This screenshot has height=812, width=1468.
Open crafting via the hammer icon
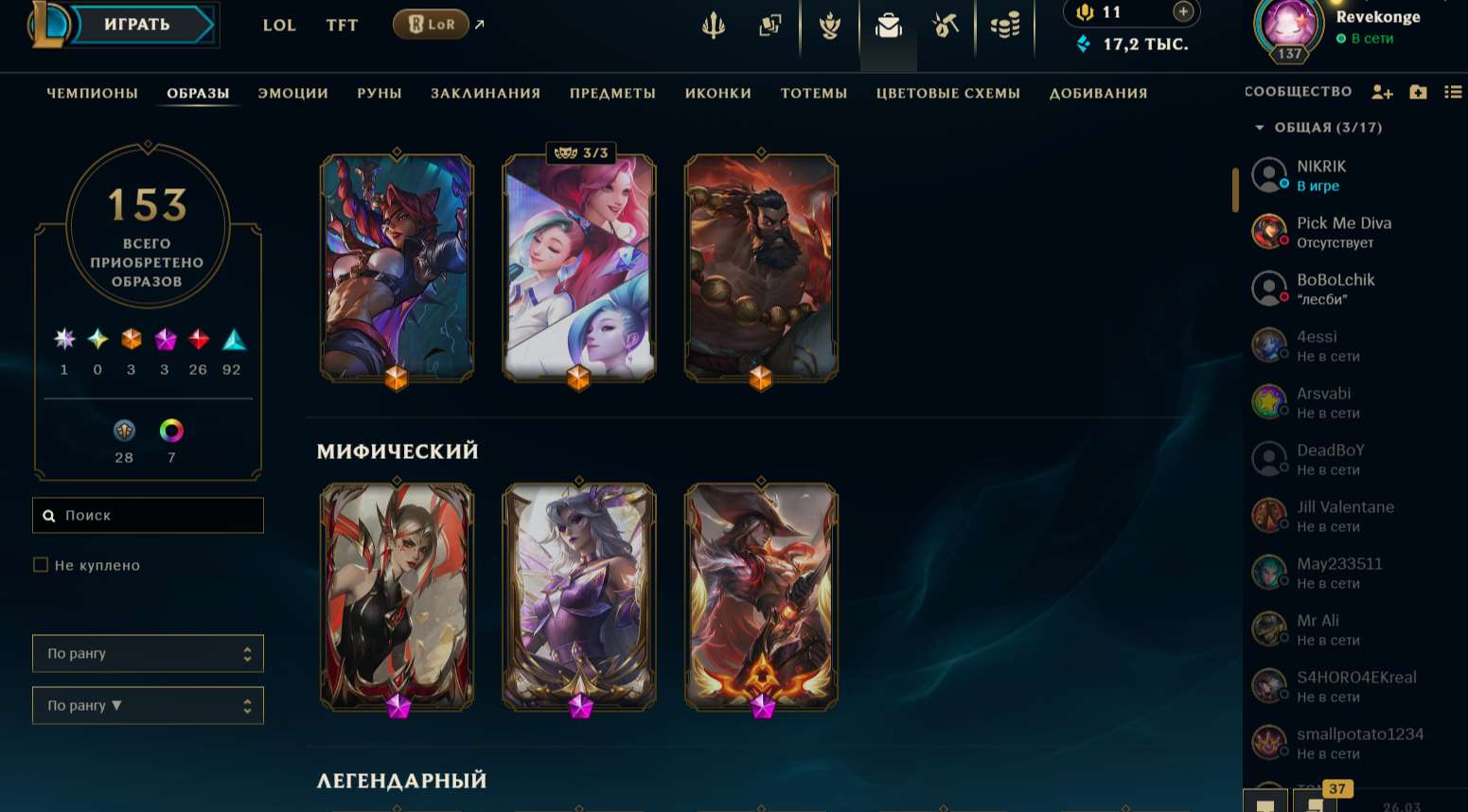(946, 26)
